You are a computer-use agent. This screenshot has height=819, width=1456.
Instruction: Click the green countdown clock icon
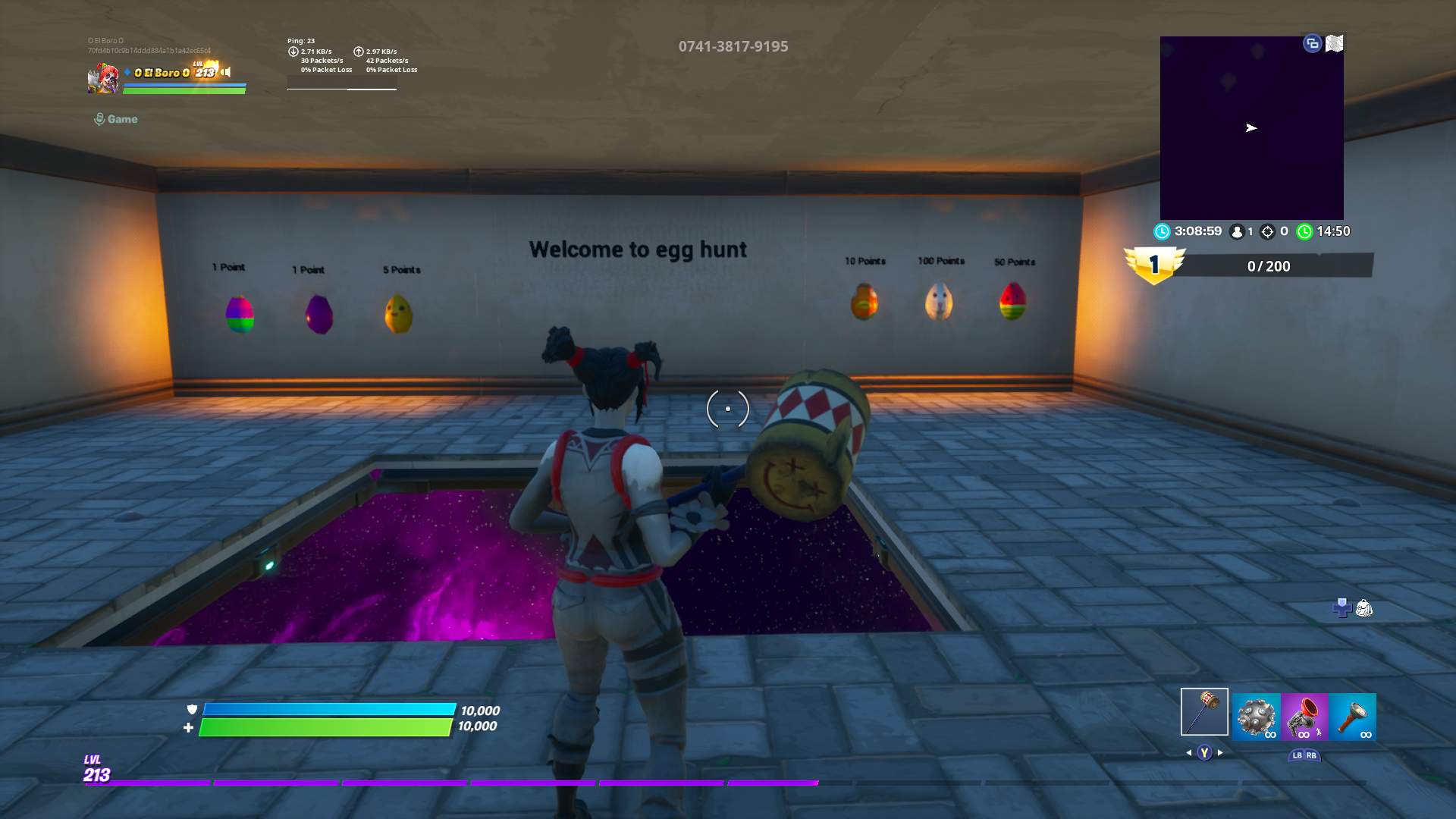tap(1305, 231)
